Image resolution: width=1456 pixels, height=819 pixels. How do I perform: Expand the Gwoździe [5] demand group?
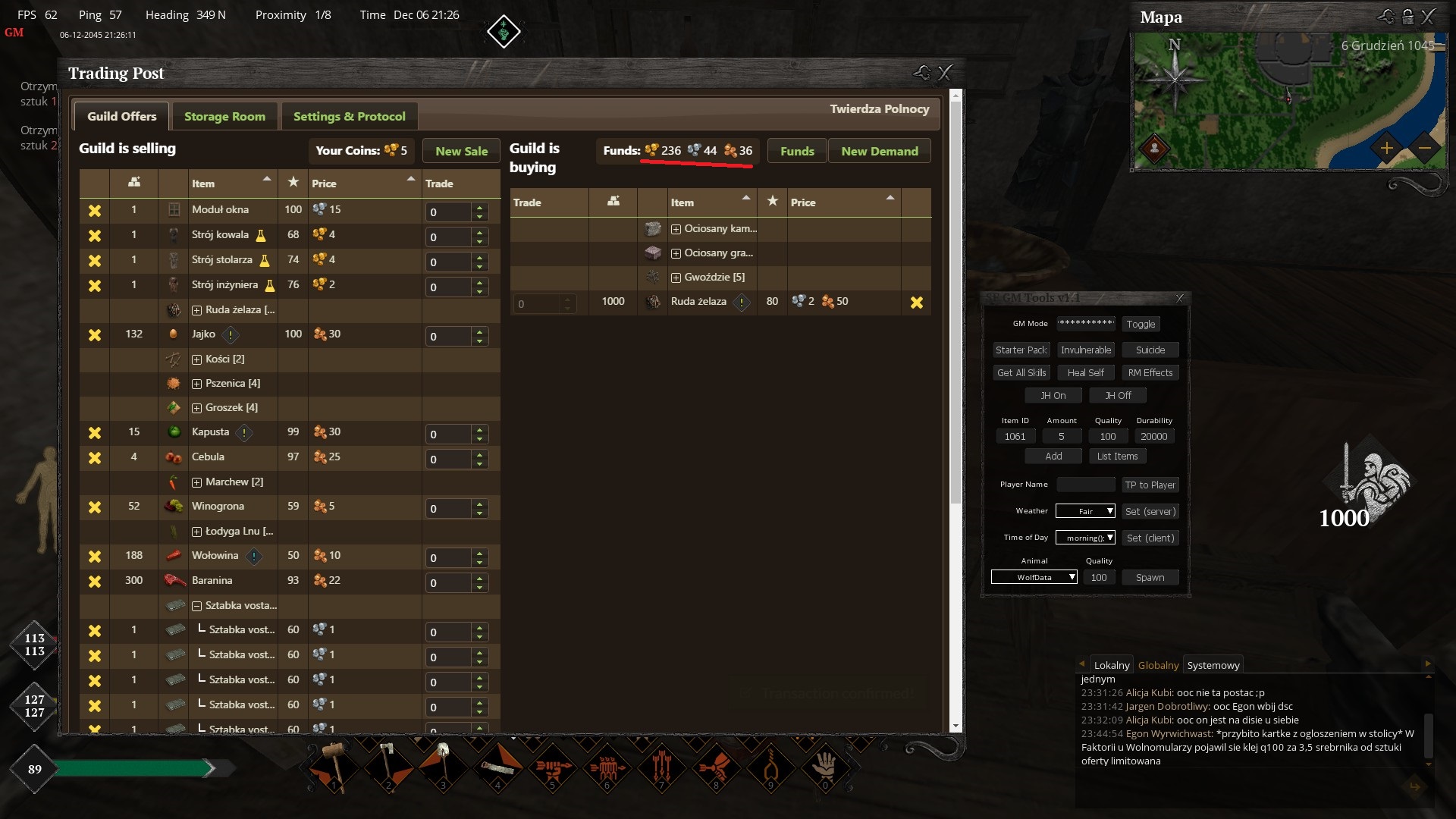click(676, 278)
